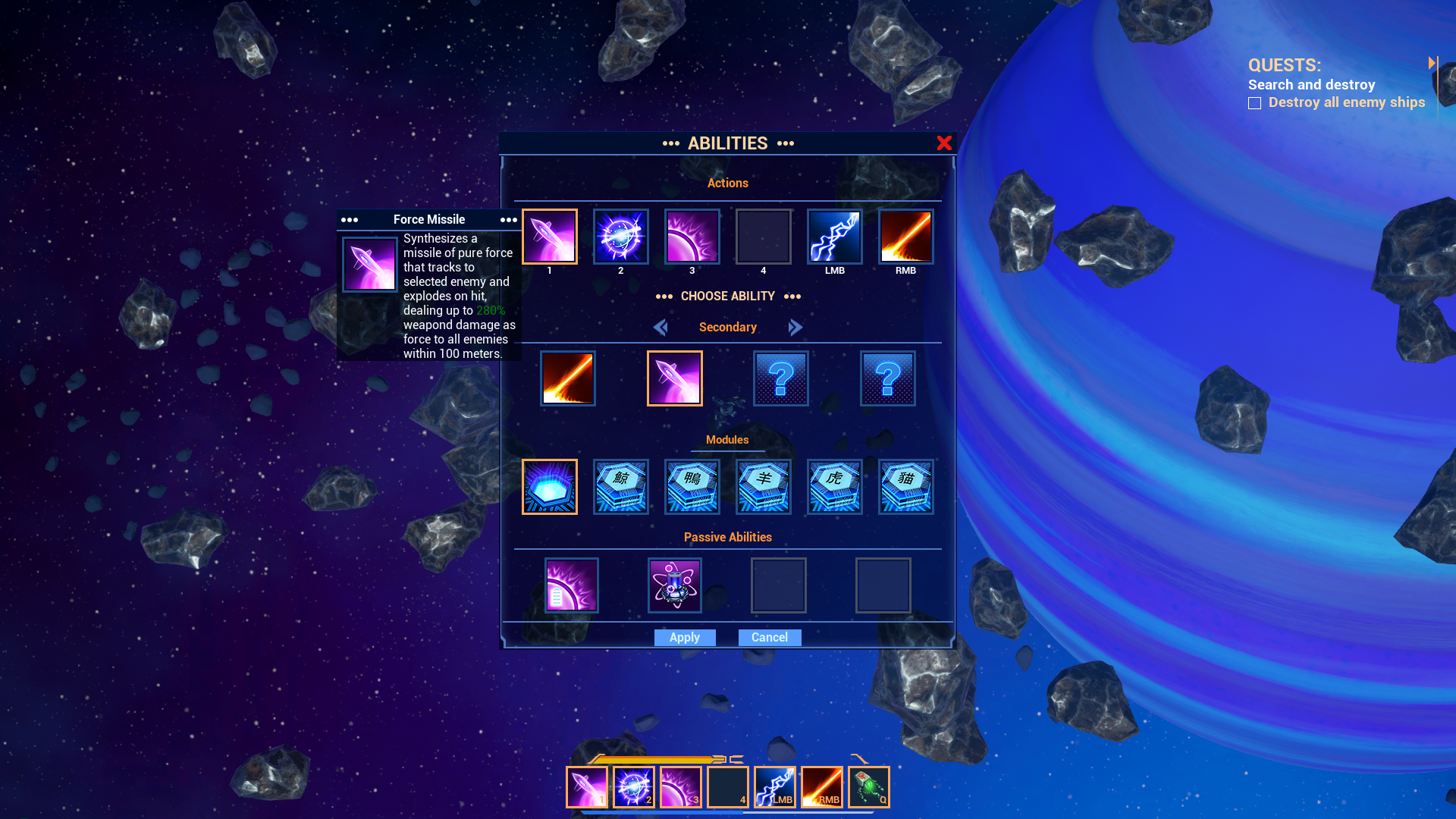Select the Force Missile ability in slot 1
1456x819 pixels.
pos(550,236)
